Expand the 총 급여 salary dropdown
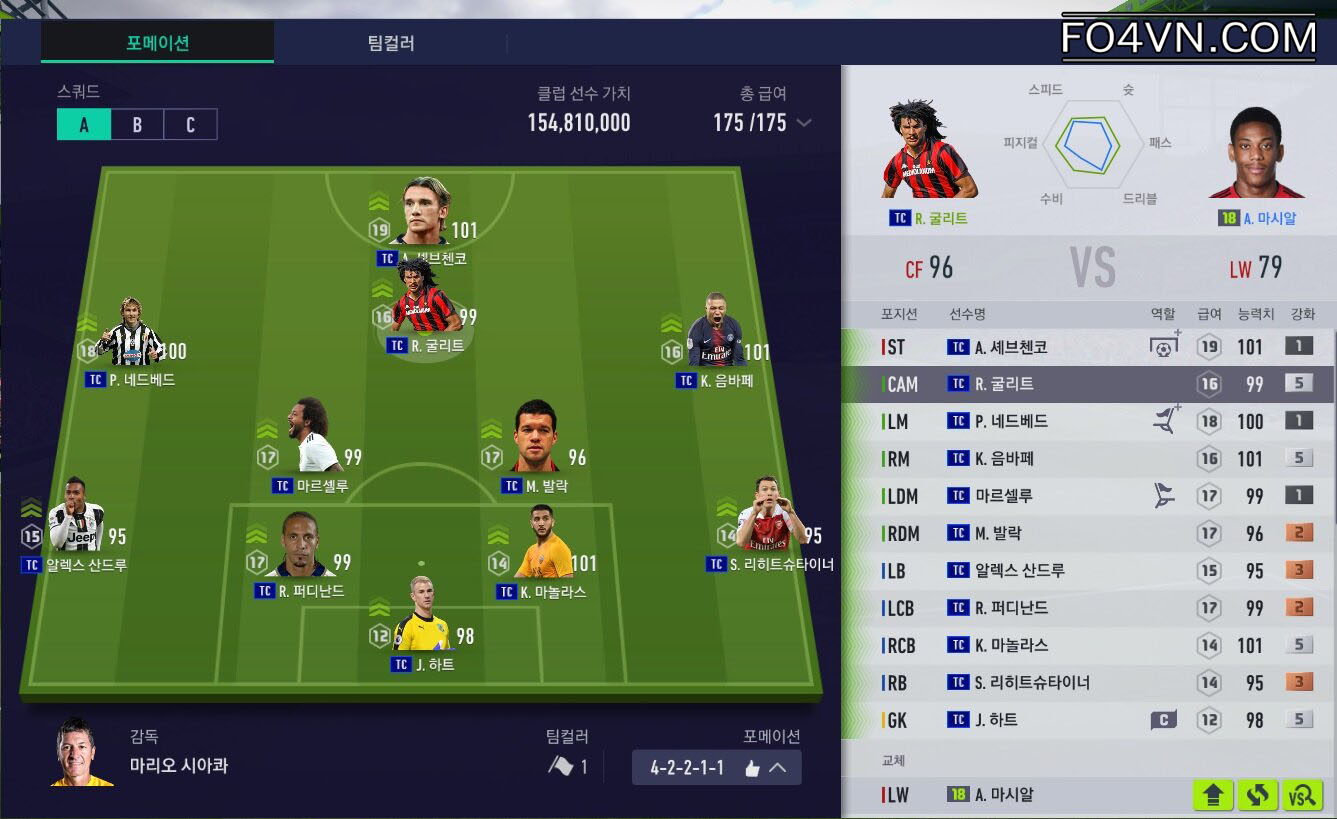The image size is (1337, 819). pyautogui.click(x=803, y=123)
